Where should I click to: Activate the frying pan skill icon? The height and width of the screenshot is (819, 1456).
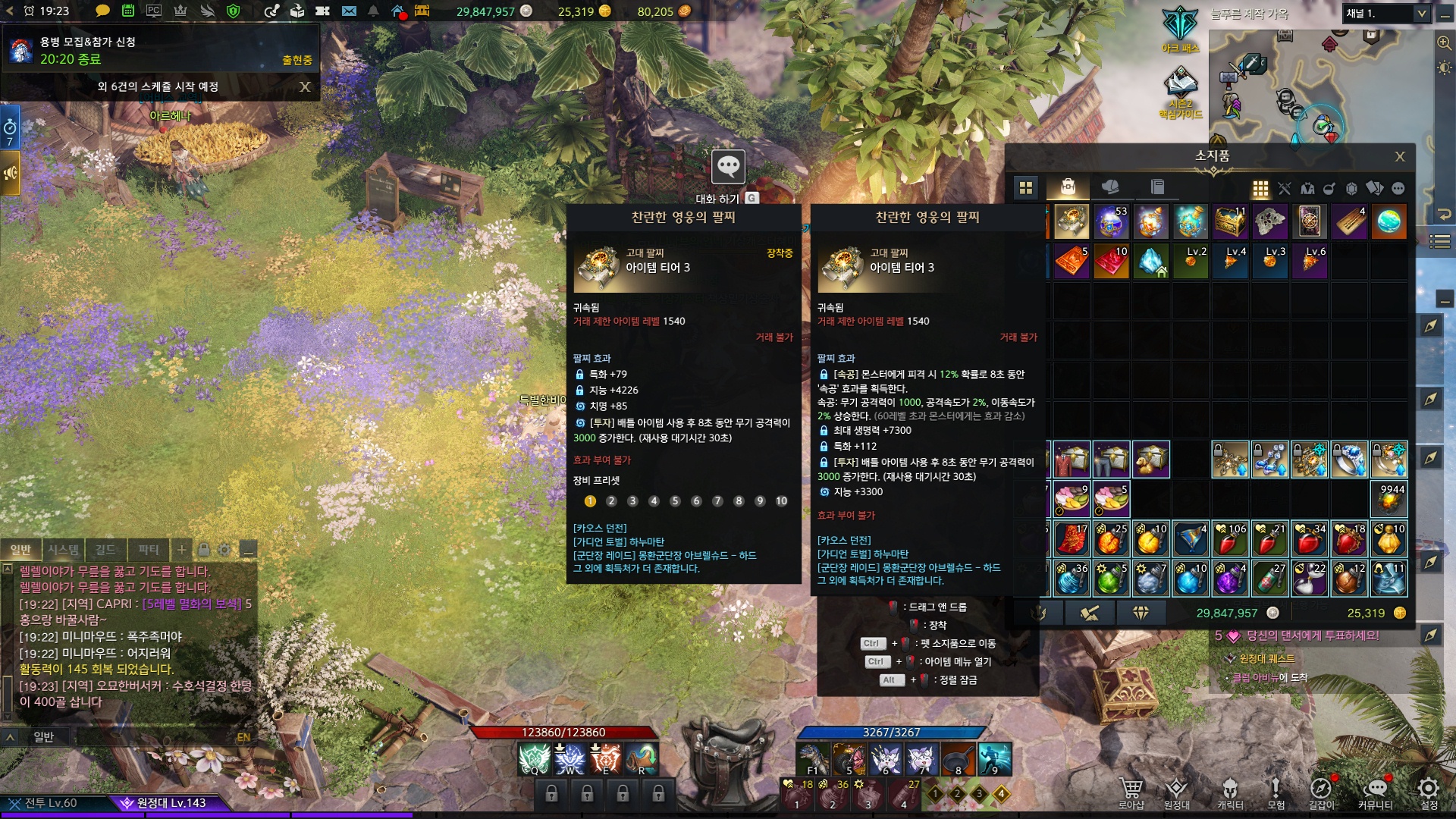pyautogui.click(x=958, y=758)
